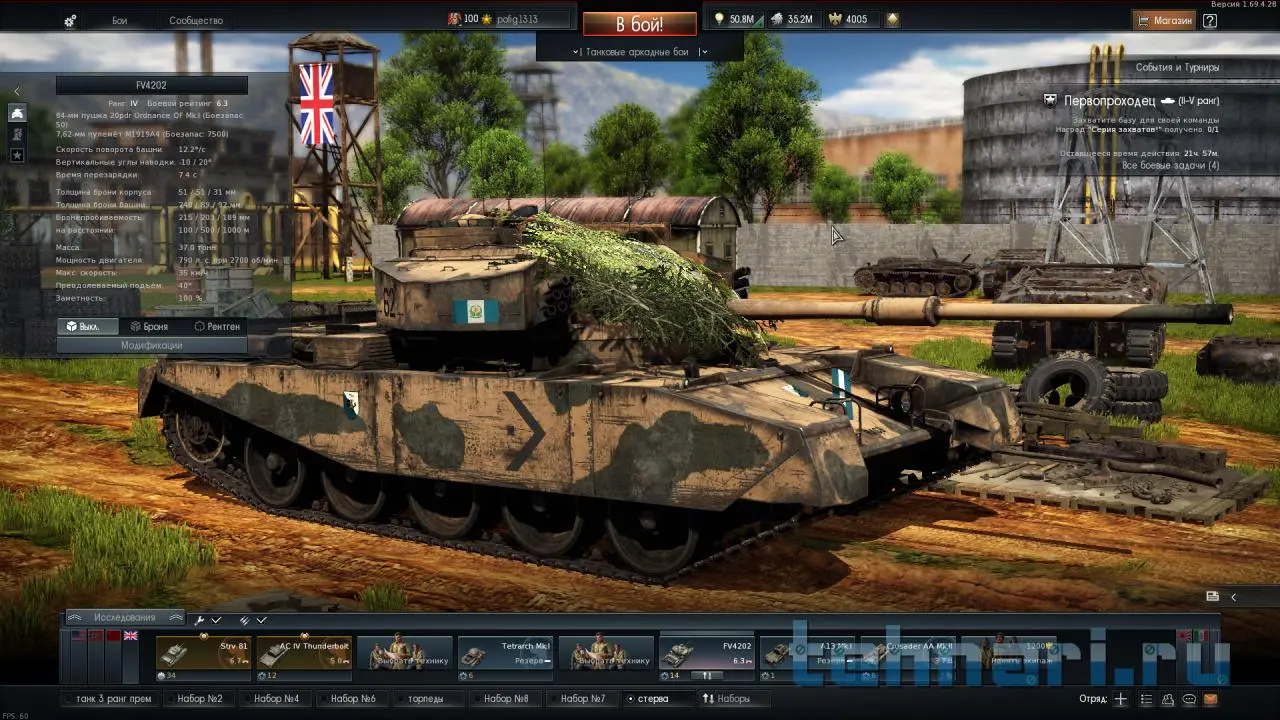This screenshot has height=720, width=1280.
Task: Select the British flag nation
Action: coord(131,636)
